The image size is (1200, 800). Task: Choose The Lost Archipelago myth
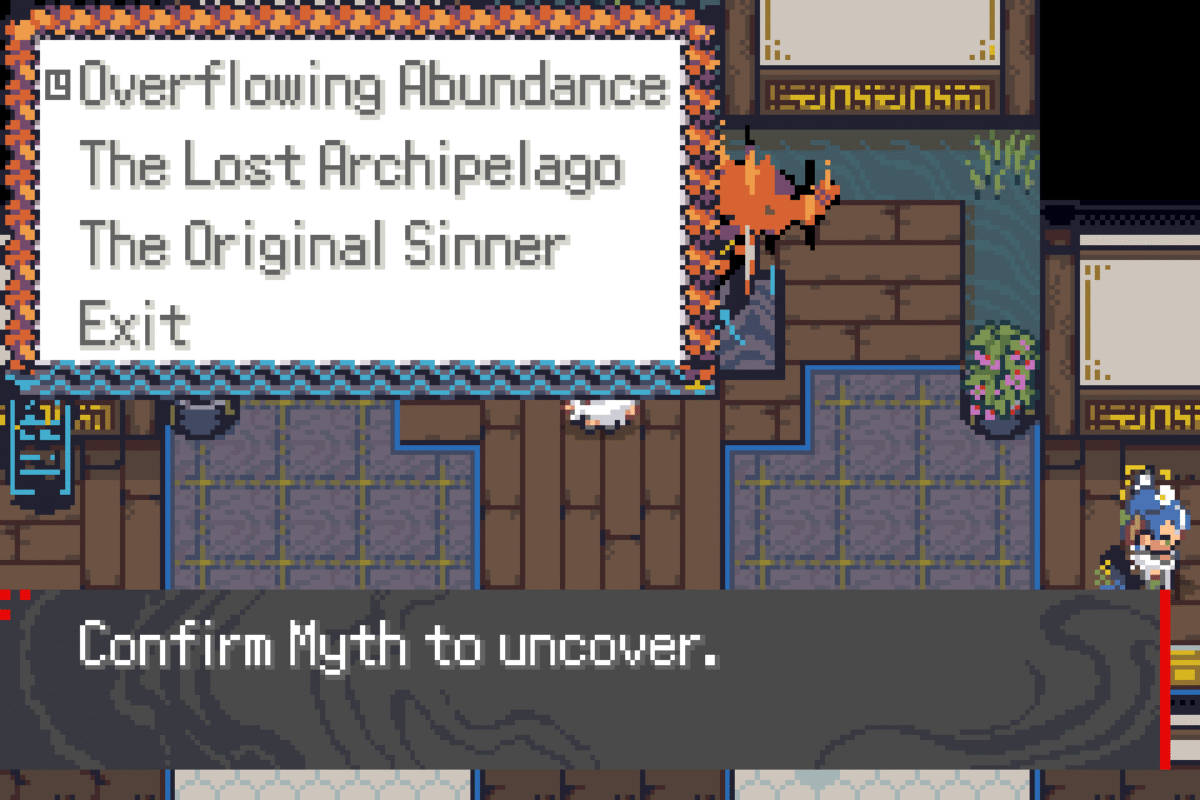350,166
